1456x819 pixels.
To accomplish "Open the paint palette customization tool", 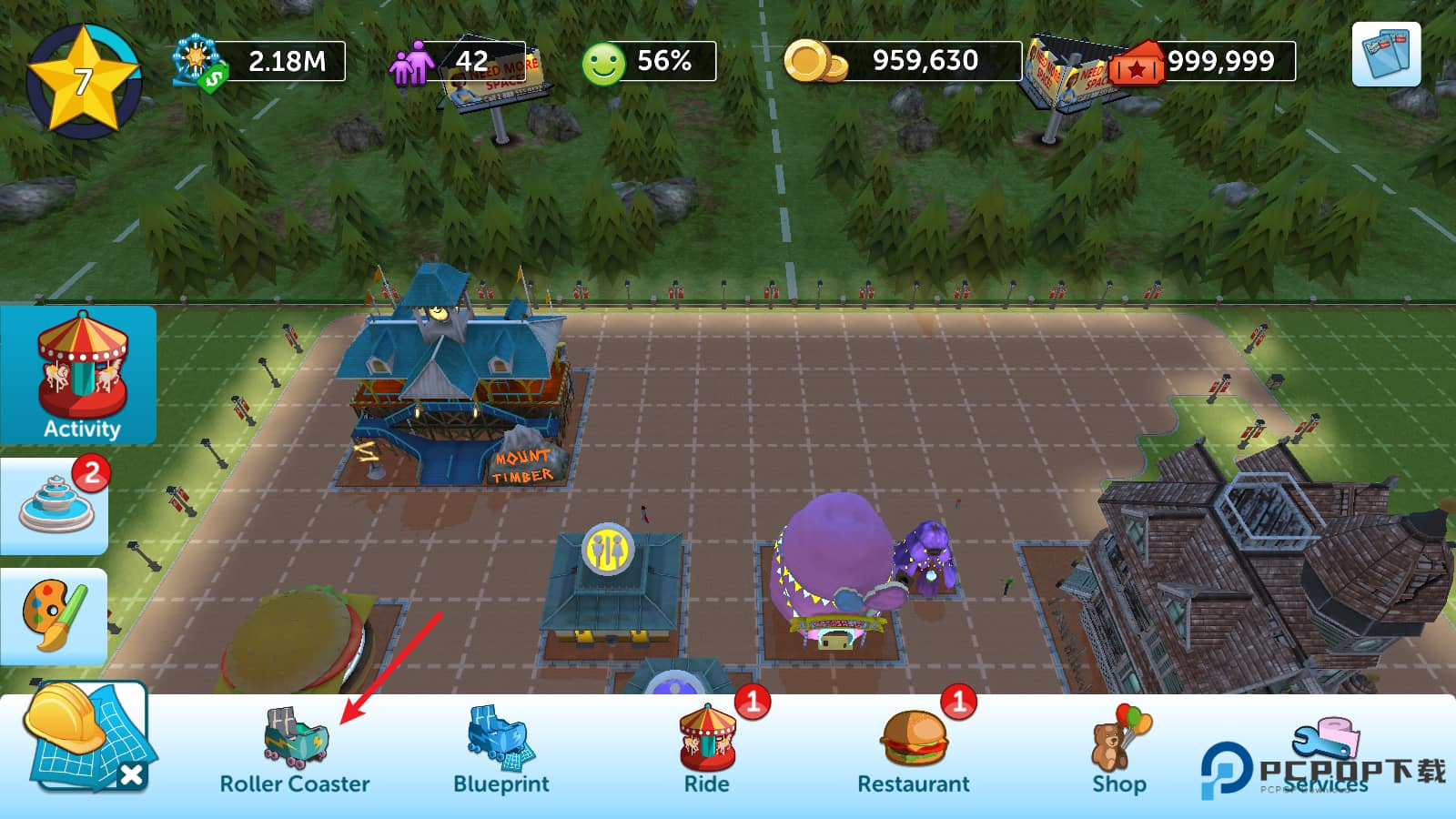I will tap(55, 615).
